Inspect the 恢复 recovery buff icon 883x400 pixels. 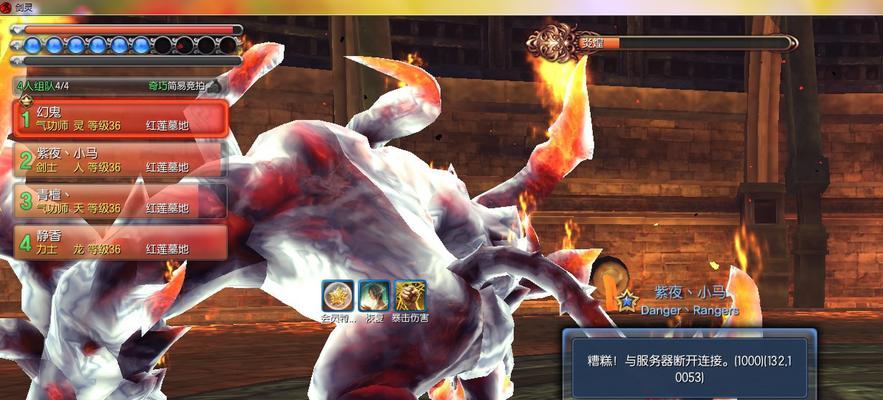(374, 295)
